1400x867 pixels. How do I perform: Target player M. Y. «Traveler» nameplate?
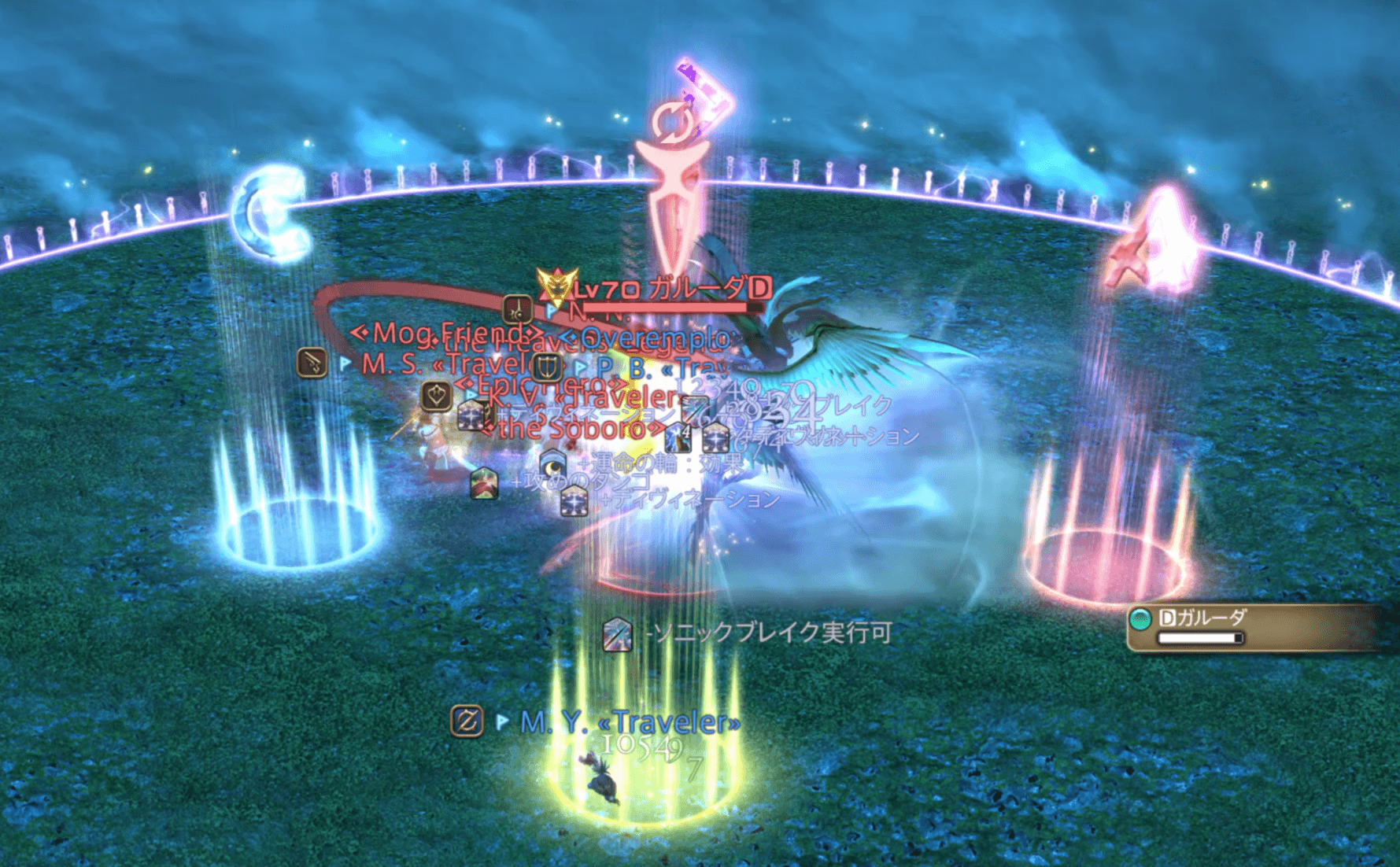tap(630, 721)
